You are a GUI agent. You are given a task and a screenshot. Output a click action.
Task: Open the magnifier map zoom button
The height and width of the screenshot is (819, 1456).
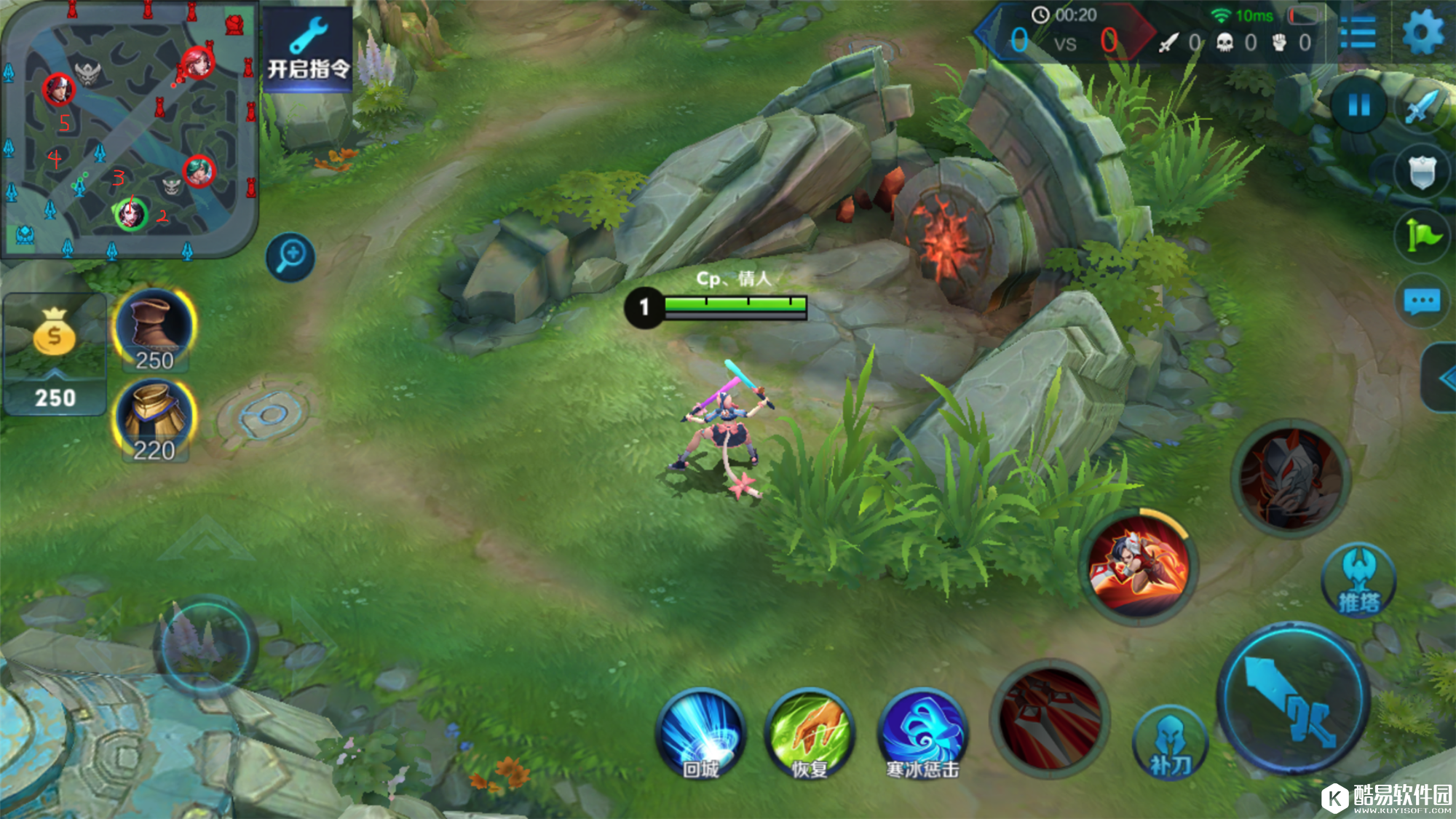point(290,257)
